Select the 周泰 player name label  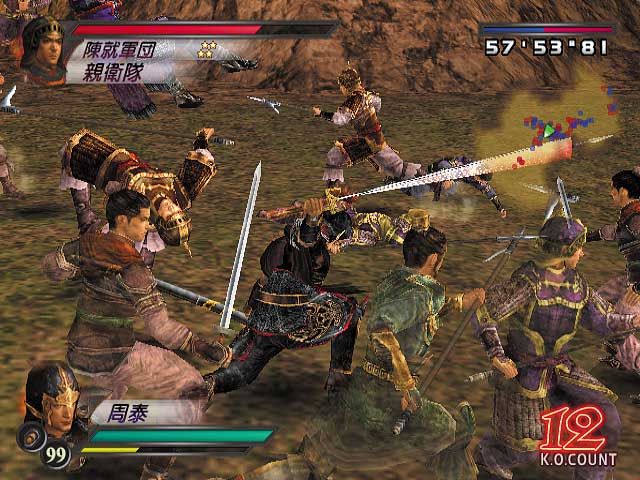(122, 410)
